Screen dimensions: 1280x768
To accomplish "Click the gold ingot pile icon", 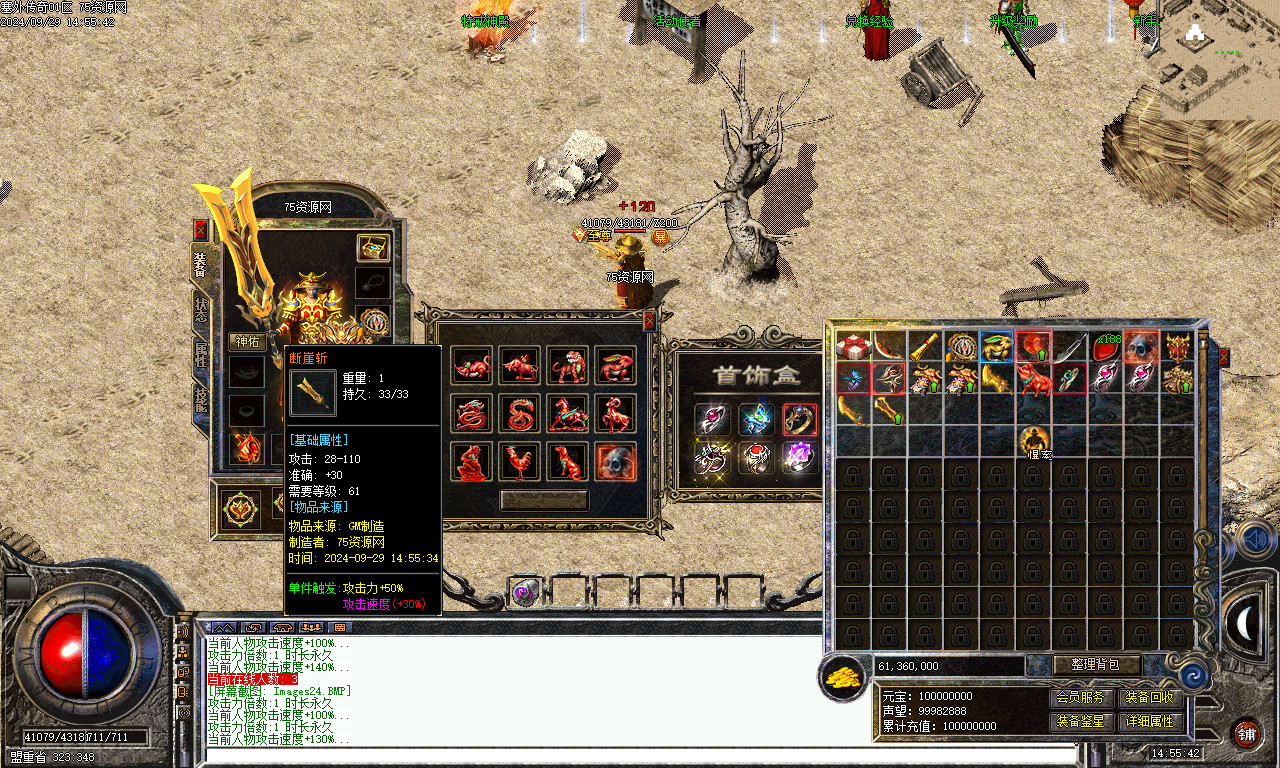I will pos(843,677).
